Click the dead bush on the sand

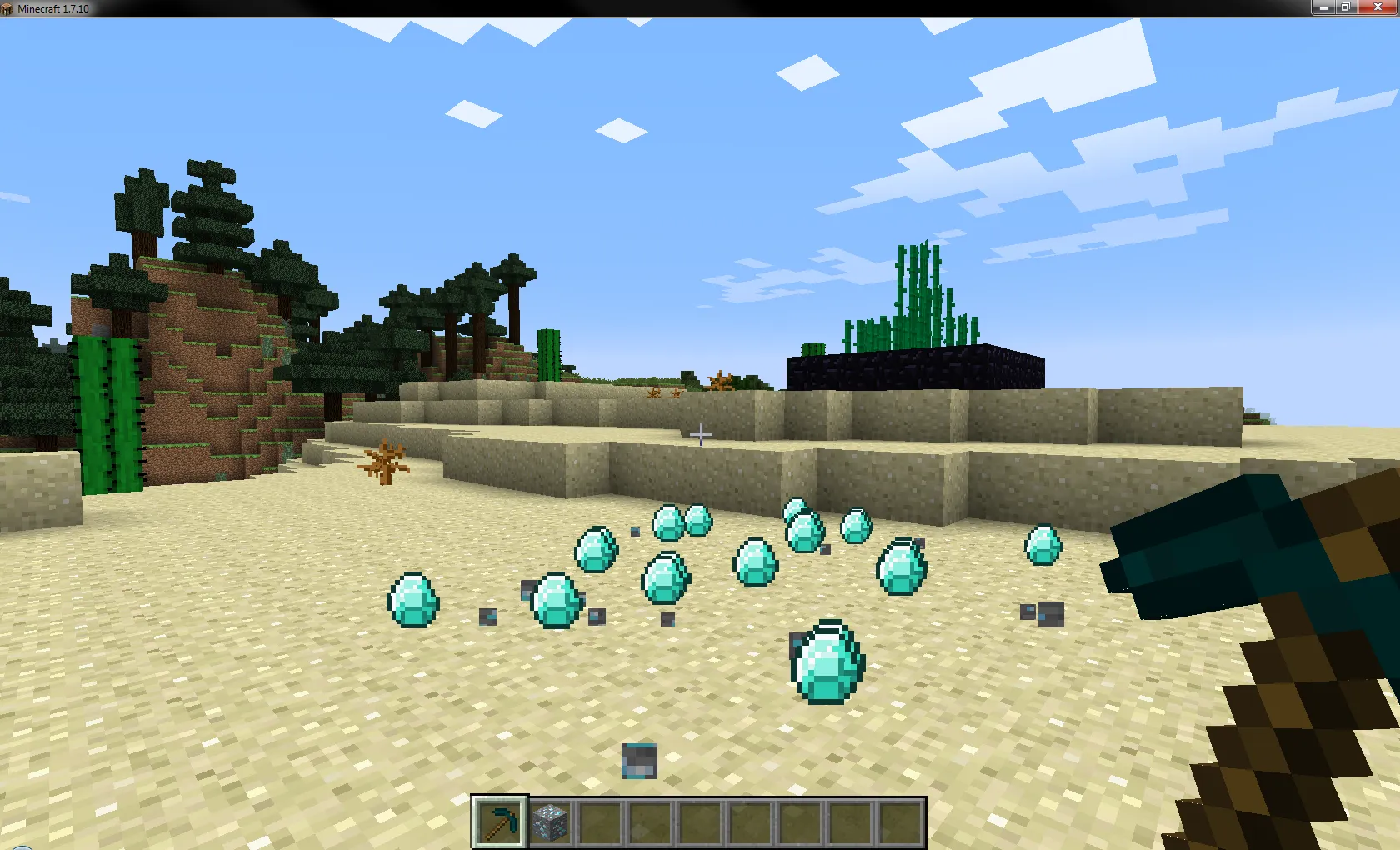tap(386, 460)
